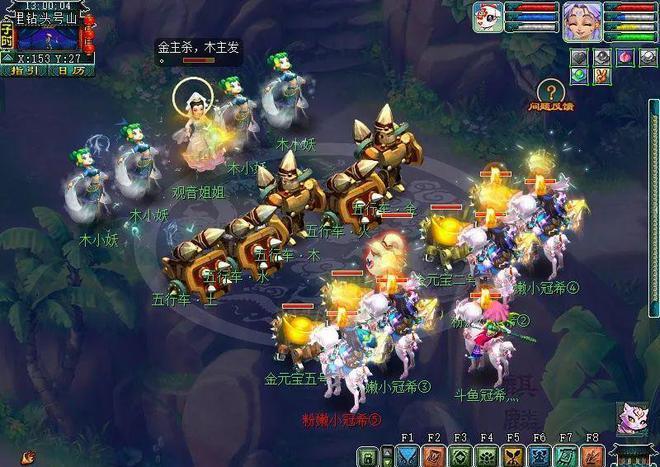Click the minimap scene preview
The width and height of the screenshot is (660, 467).
[48, 39]
